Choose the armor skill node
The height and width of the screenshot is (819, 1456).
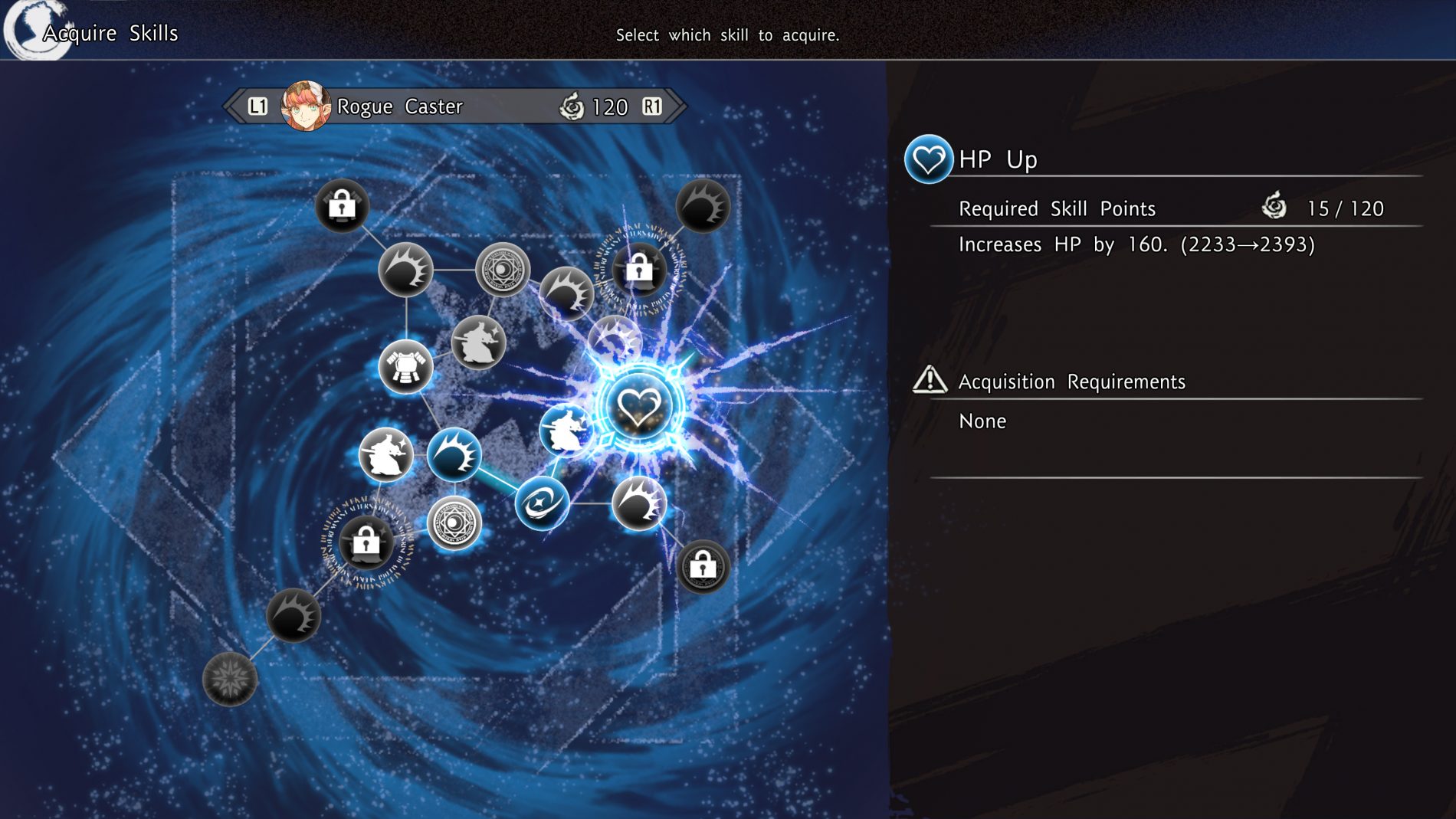click(405, 367)
